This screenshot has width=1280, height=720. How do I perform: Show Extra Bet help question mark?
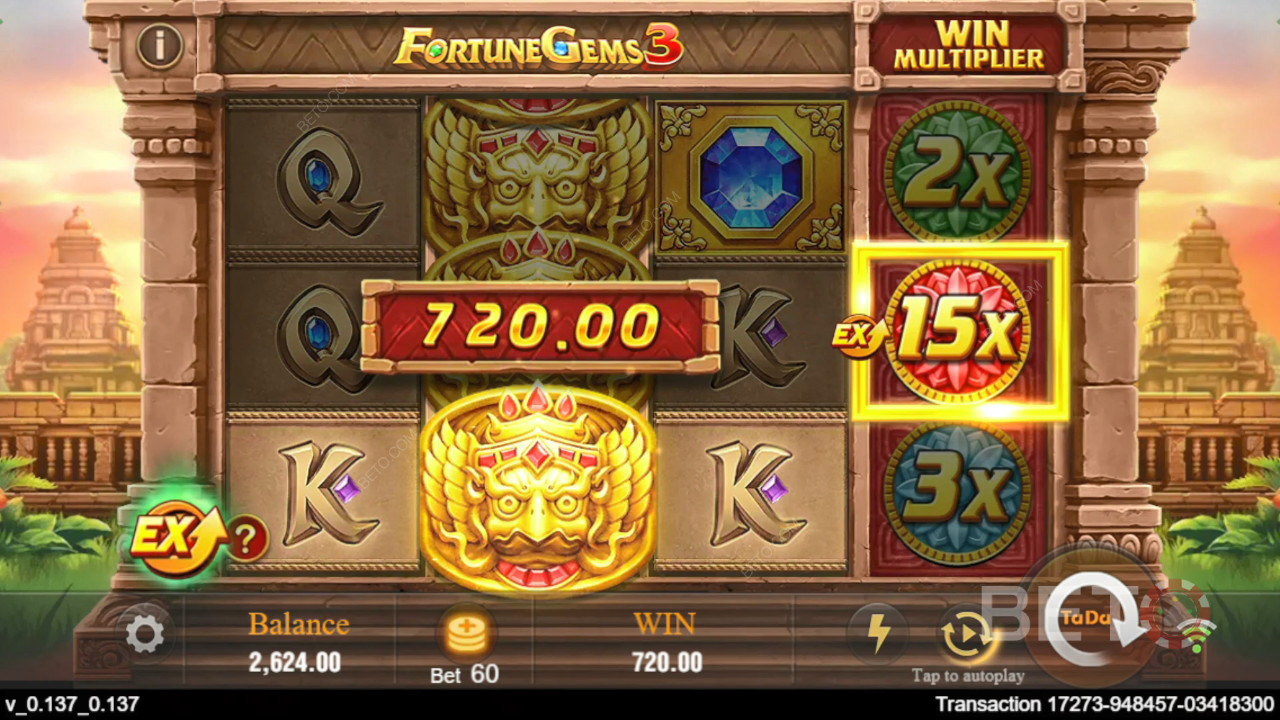(248, 541)
